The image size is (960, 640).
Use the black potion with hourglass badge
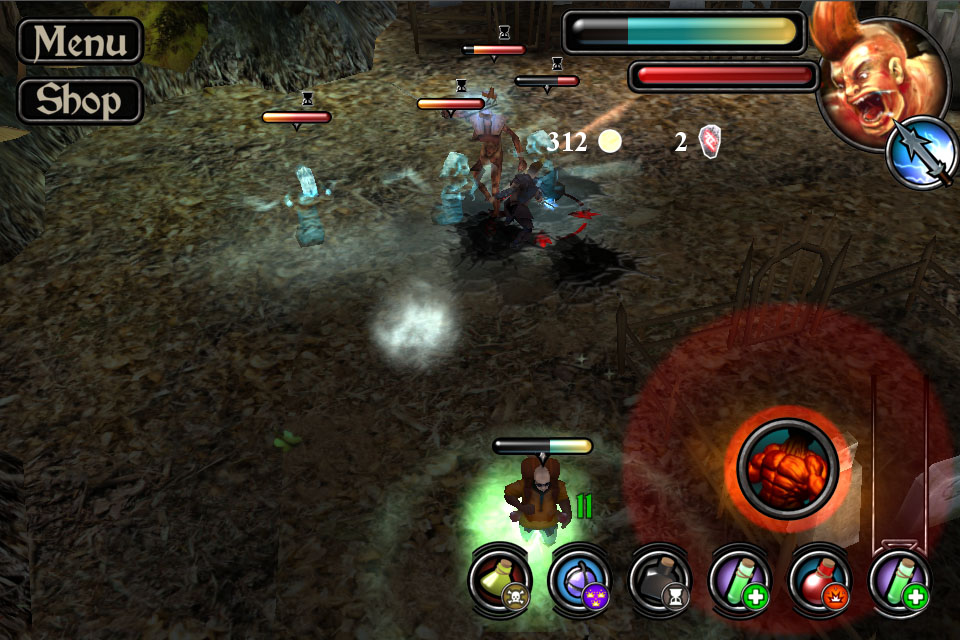pyautogui.click(x=660, y=580)
